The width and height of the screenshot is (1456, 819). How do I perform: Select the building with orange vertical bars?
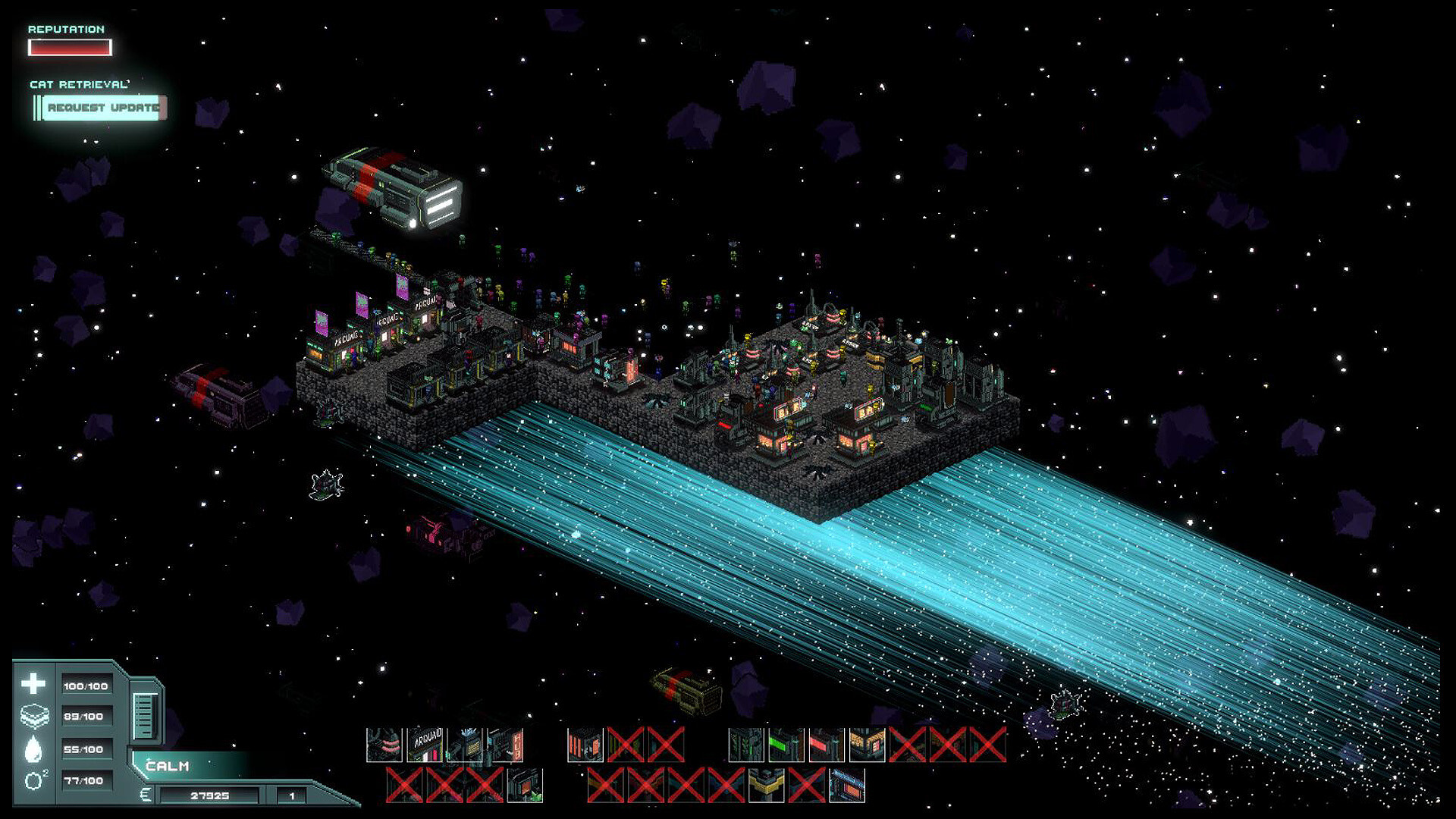(x=585, y=744)
